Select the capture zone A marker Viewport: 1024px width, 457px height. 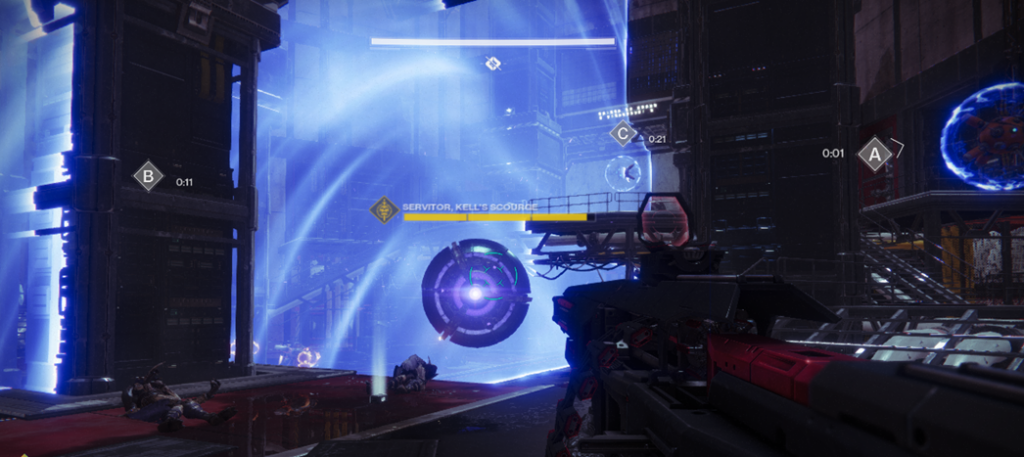(x=875, y=154)
